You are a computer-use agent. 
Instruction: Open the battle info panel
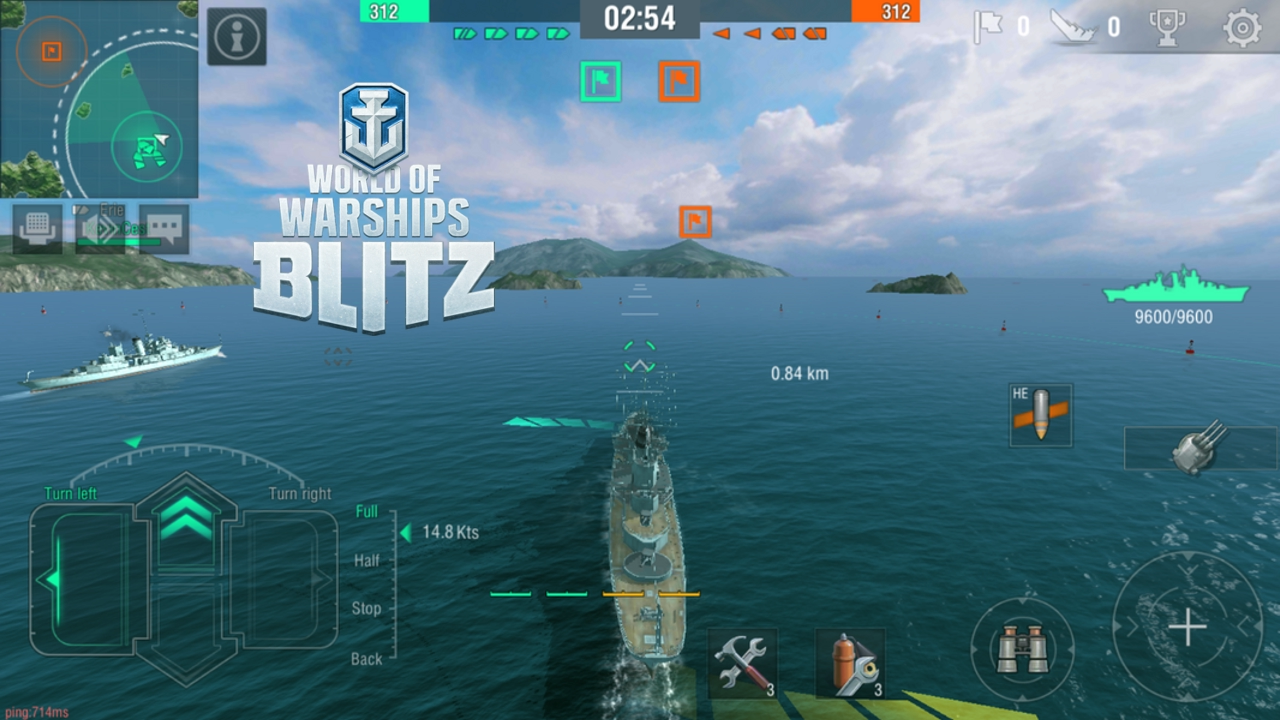pyautogui.click(x=236, y=35)
